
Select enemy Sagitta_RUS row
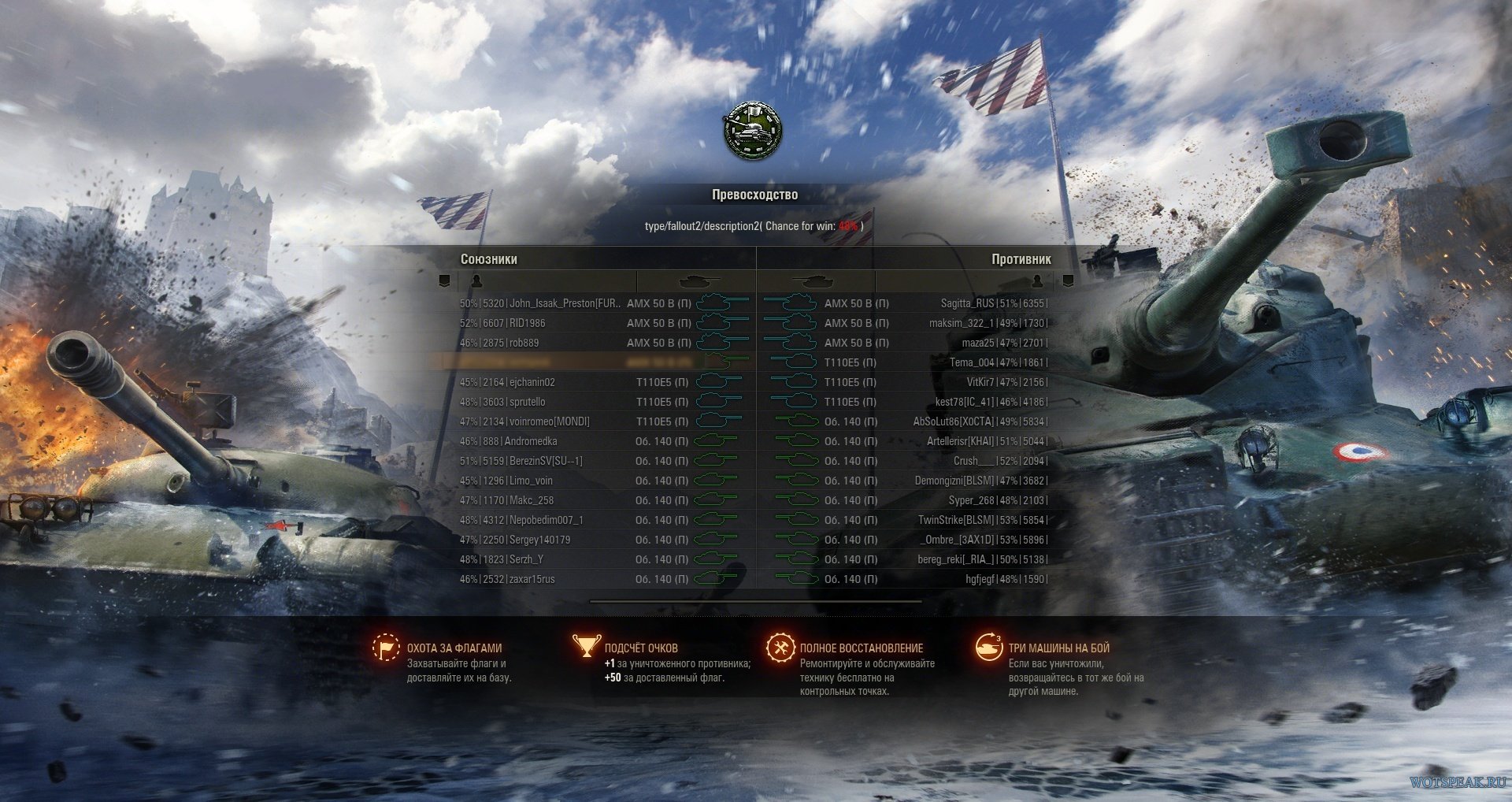[967, 303]
